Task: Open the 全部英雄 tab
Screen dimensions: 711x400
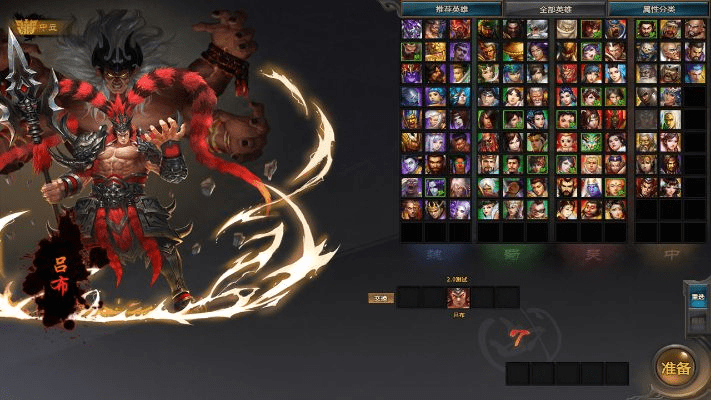Action: (x=554, y=9)
